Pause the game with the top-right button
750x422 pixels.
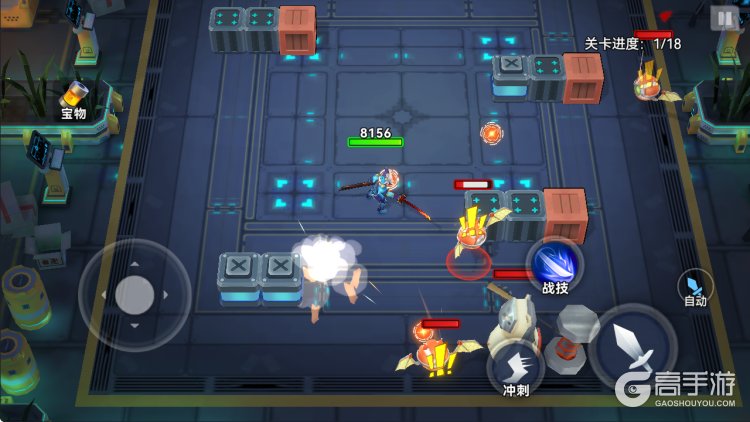723,18
